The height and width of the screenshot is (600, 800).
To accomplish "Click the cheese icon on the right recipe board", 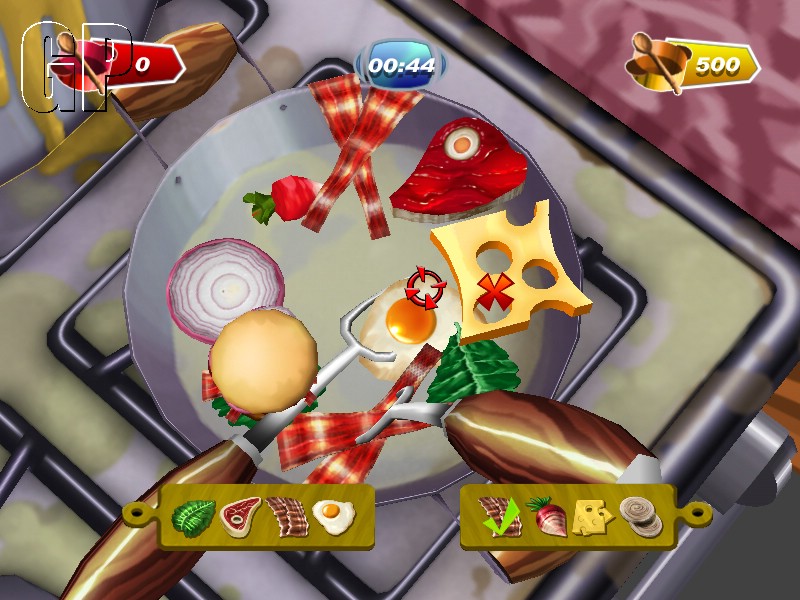I will (592, 517).
